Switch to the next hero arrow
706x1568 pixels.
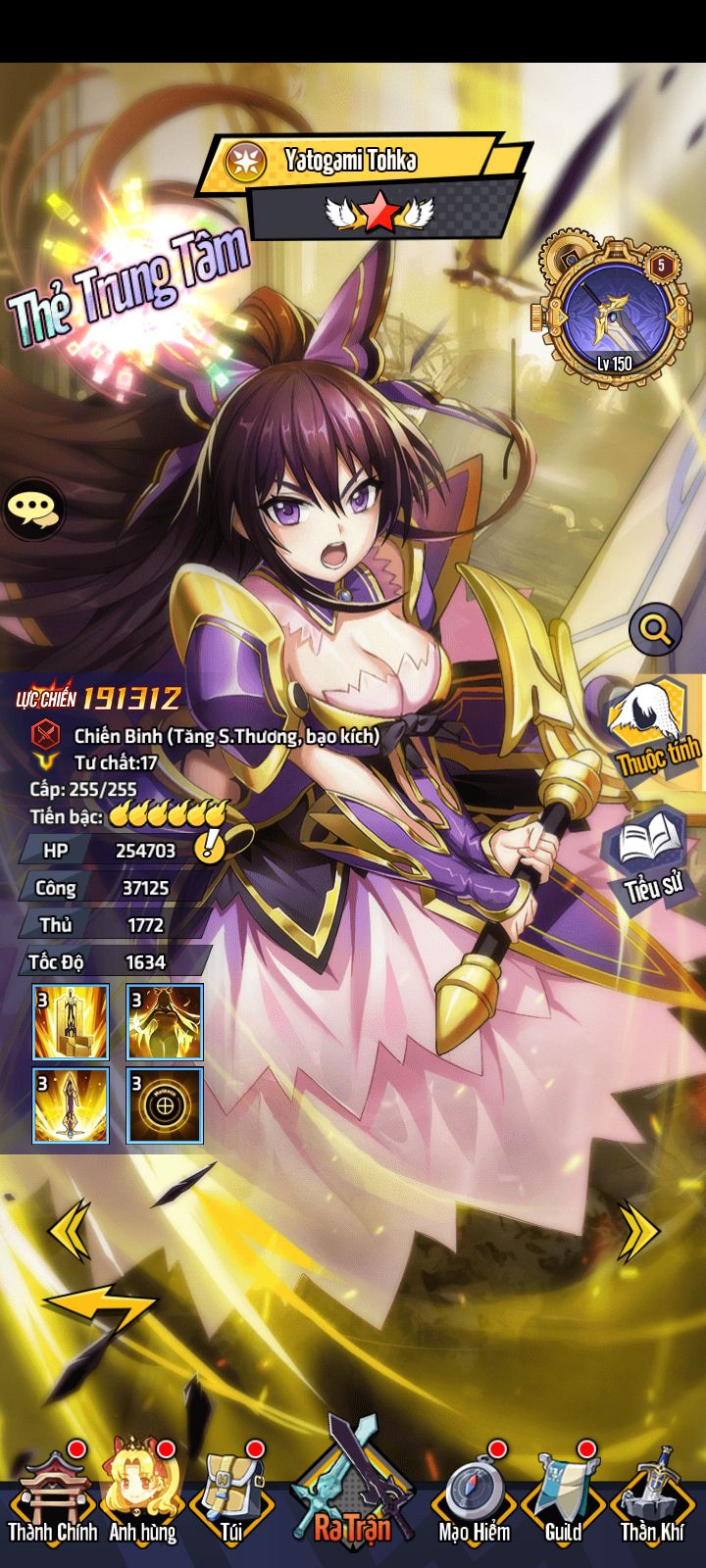point(638,1229)
